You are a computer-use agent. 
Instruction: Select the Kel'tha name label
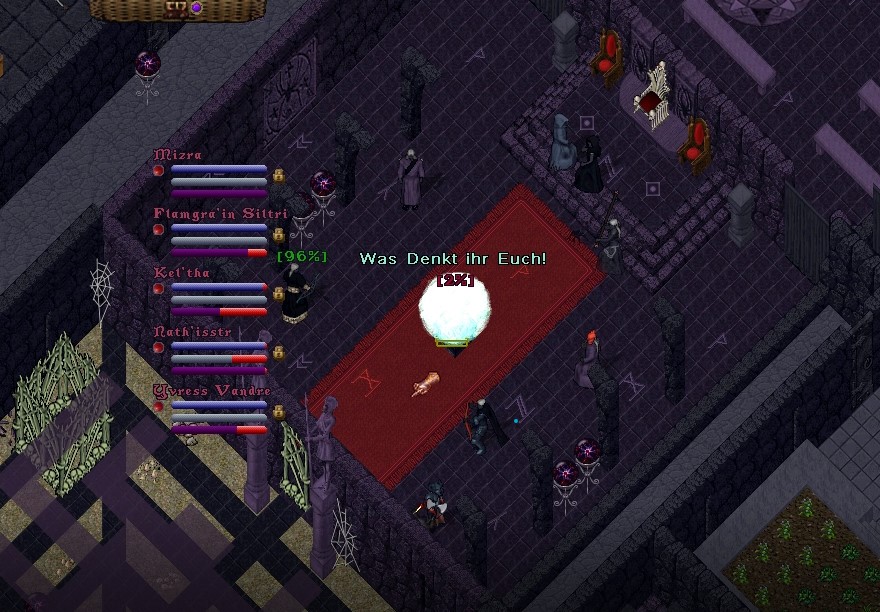click(x=182, y=272)
